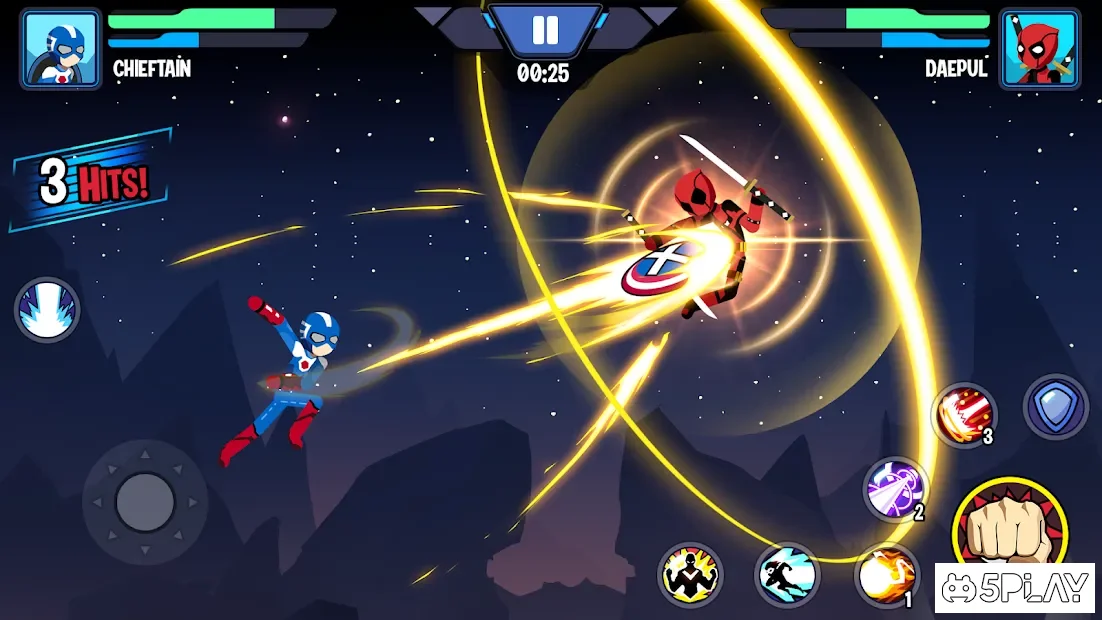Image resolution: width=1102 pixels, height=620 pixels.
Task: Activate the blue energy burst icon
Action: [47, 310]
